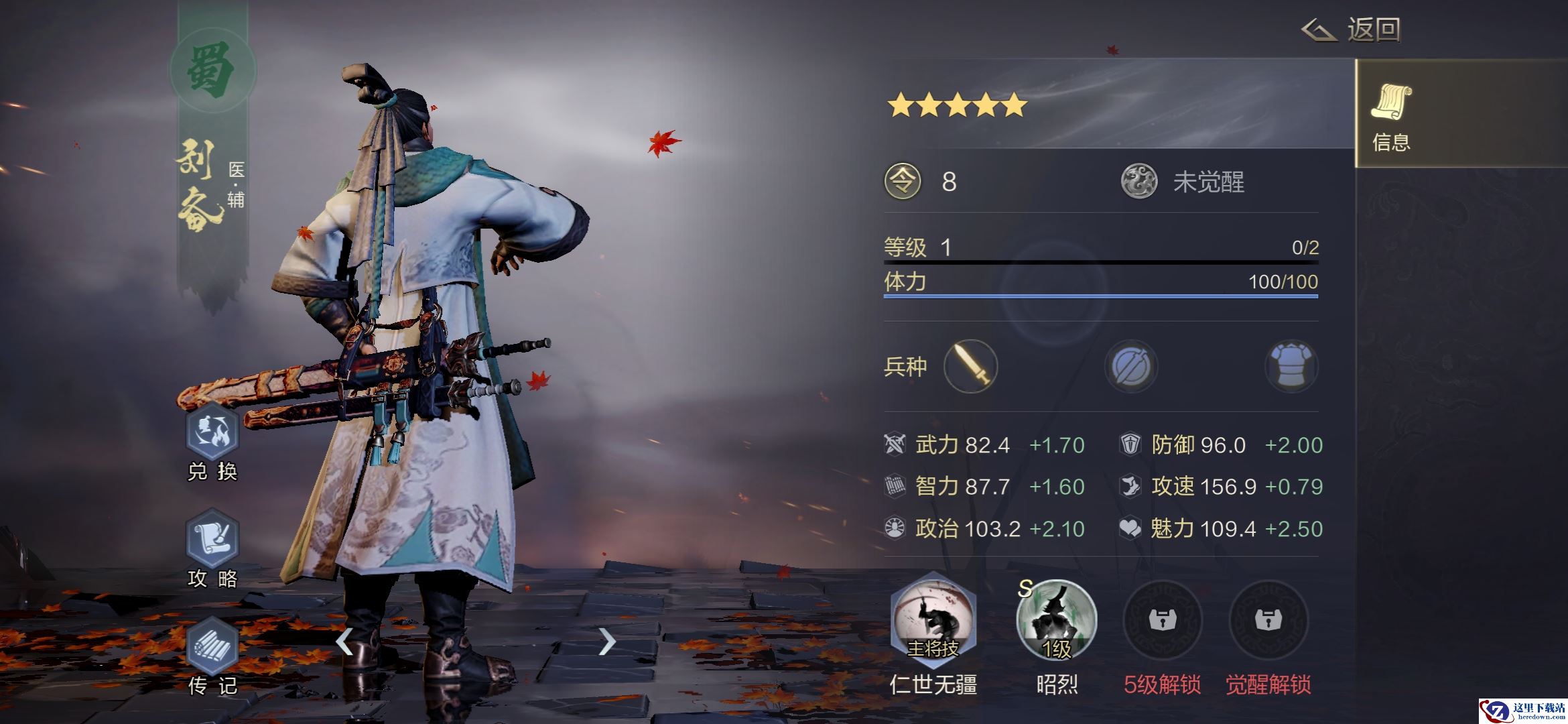Select the sword troop type icon

point(970,366)
